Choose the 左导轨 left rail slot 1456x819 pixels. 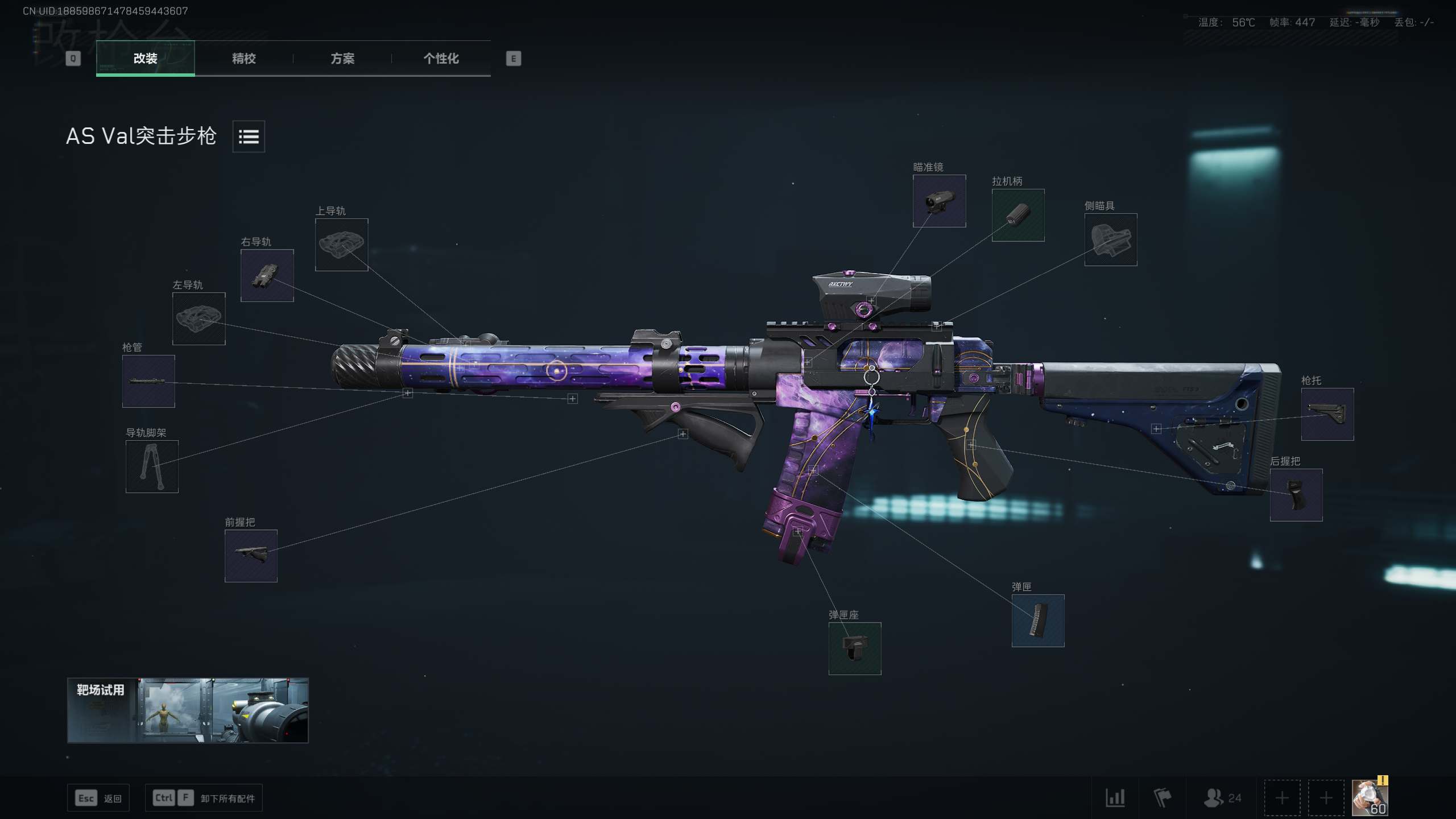[x=198, y=318]
